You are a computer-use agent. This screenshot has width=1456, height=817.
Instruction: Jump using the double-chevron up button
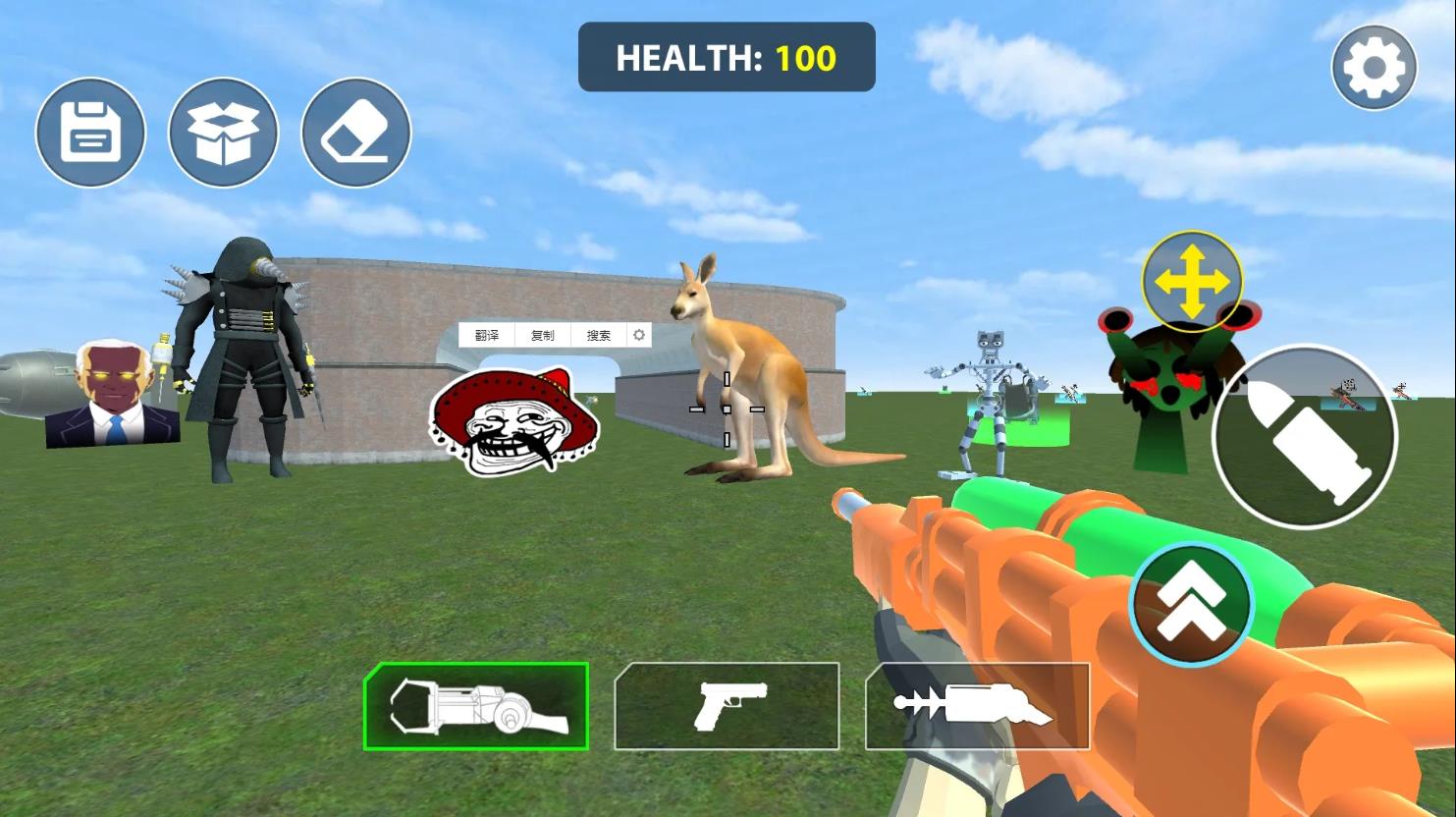coord(1191,604)
